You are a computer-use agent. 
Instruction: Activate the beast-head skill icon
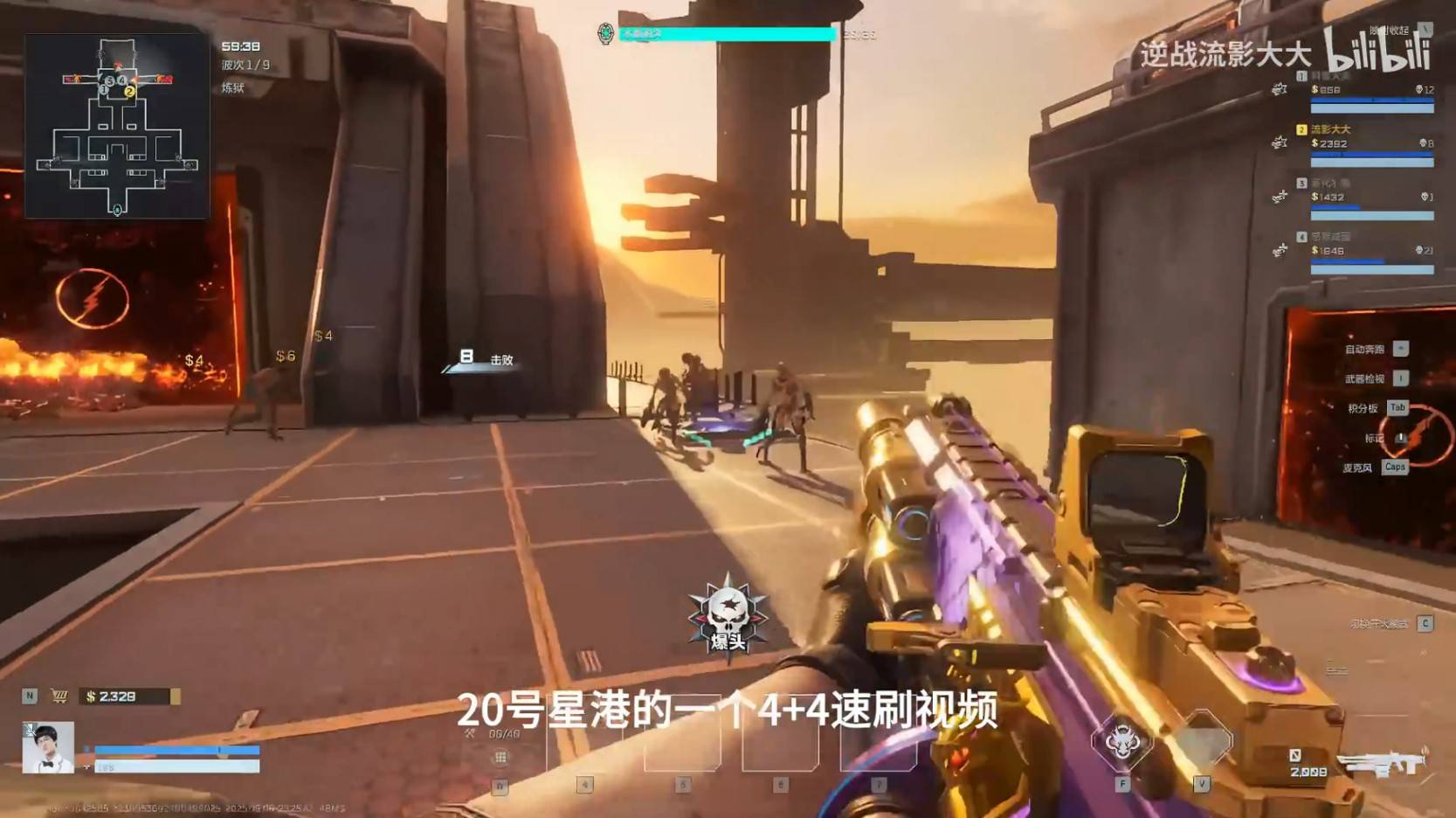click(1121, 742)
